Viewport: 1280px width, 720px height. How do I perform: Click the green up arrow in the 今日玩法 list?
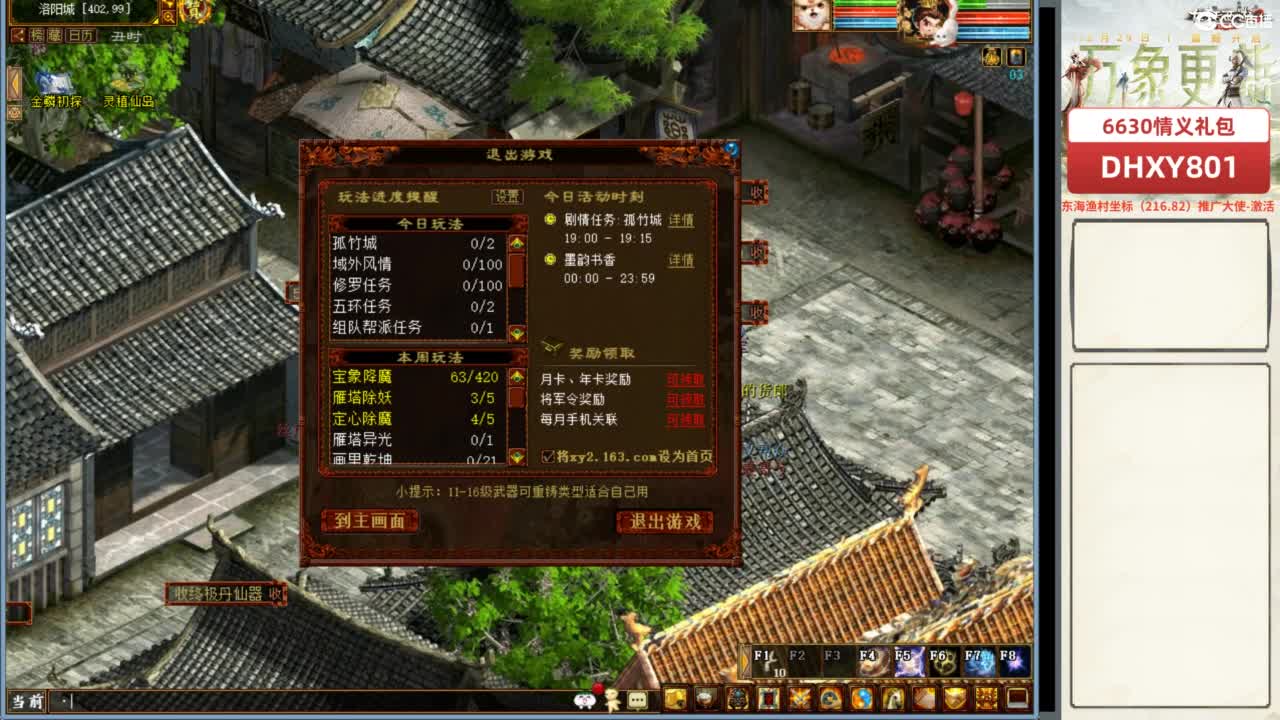tap(517, 243)
